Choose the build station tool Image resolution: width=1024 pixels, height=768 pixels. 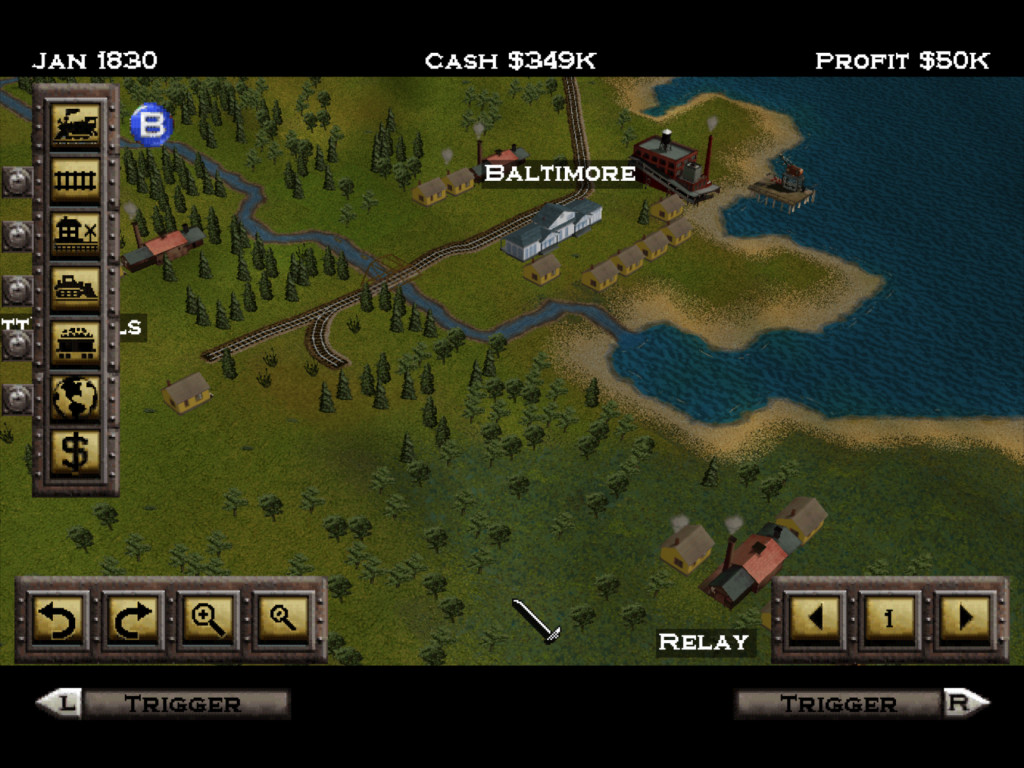[76, 235]
